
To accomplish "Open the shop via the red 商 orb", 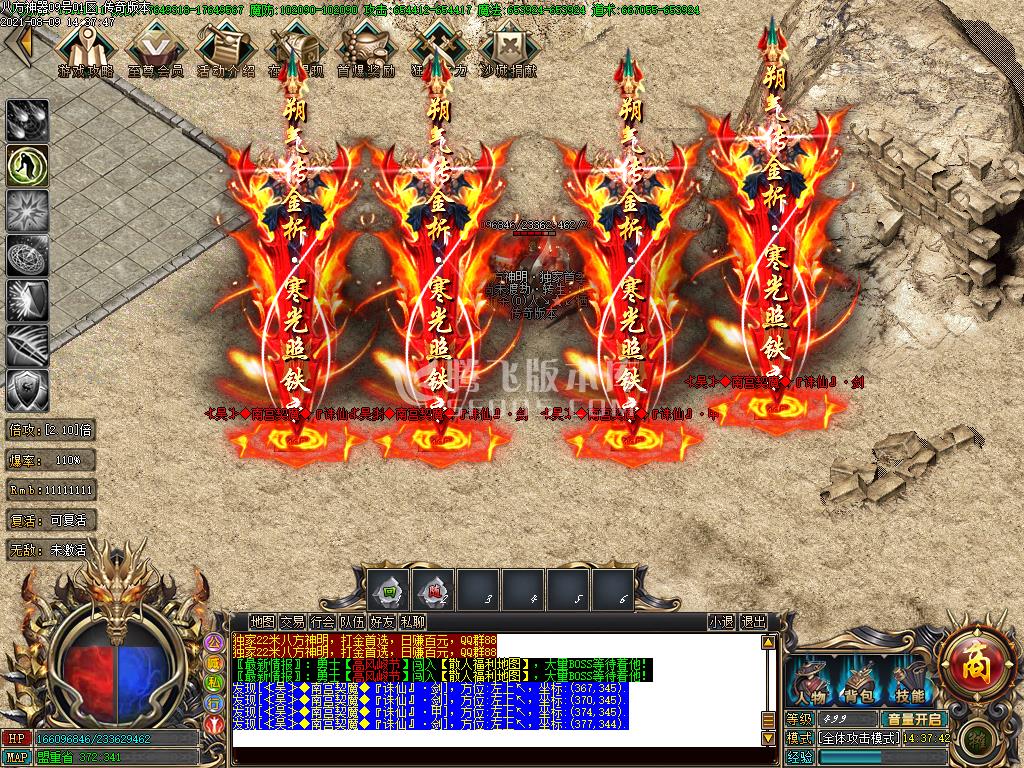I will tap(975, 660).
